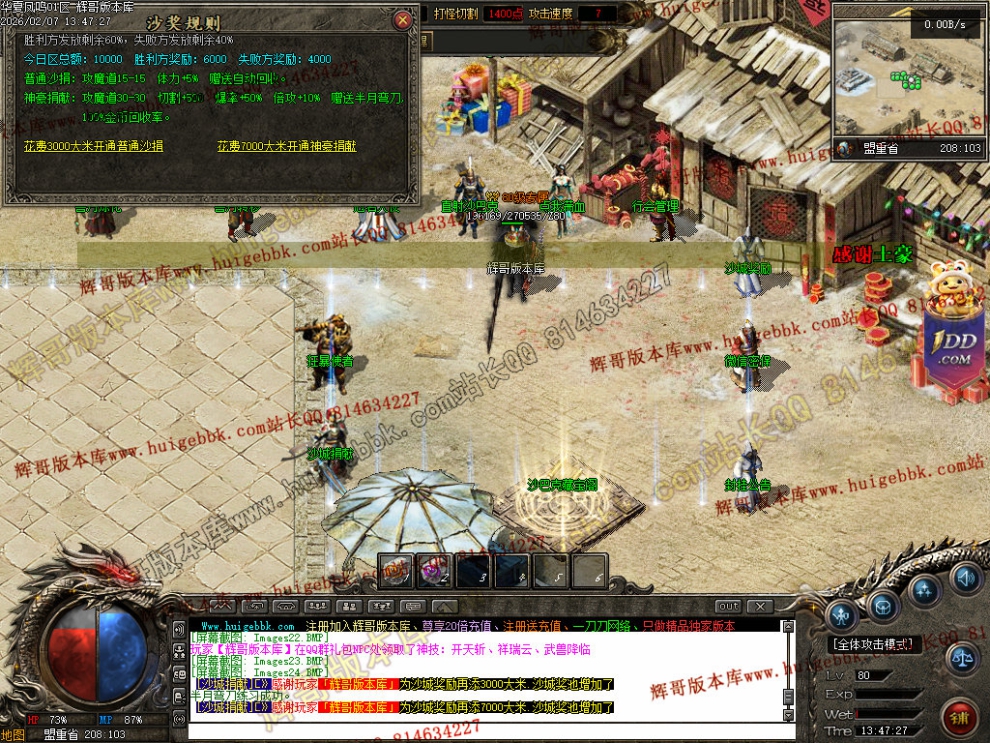Open the bag chest round button
The height and width of the screenshot is (743, 990).
[x=883, y=604]
